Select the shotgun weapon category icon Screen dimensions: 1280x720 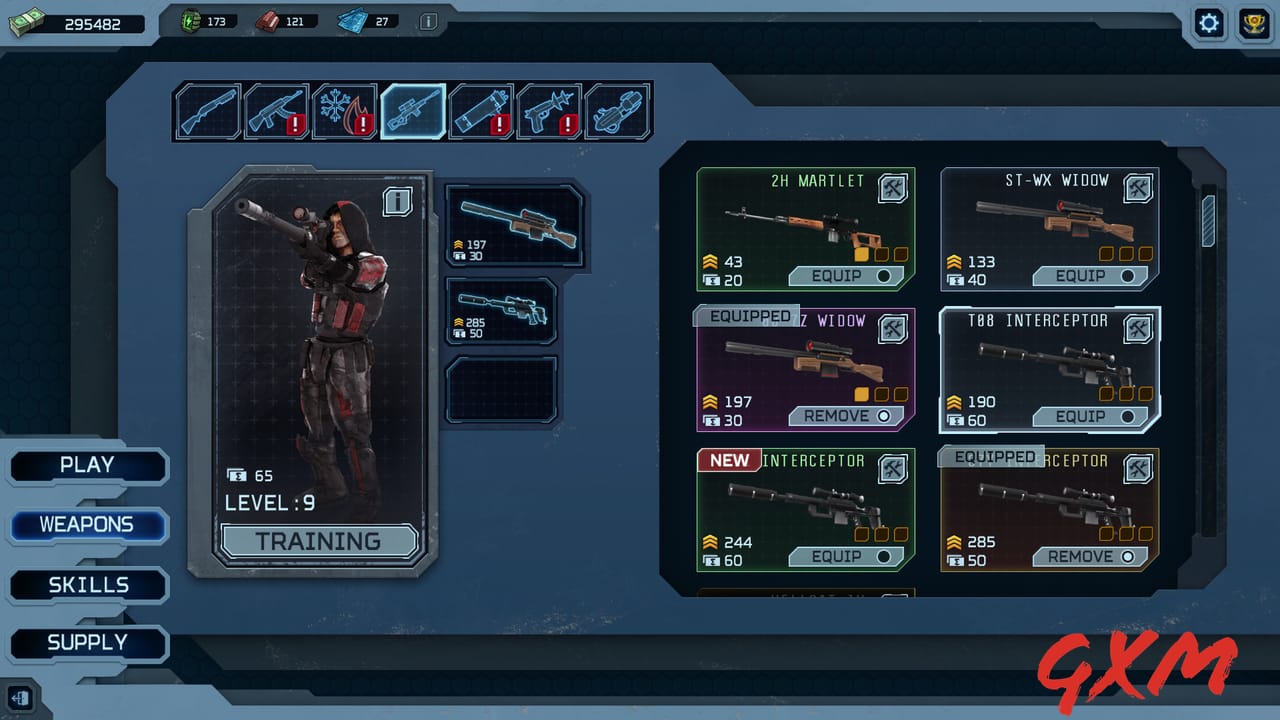coord(207,110)
